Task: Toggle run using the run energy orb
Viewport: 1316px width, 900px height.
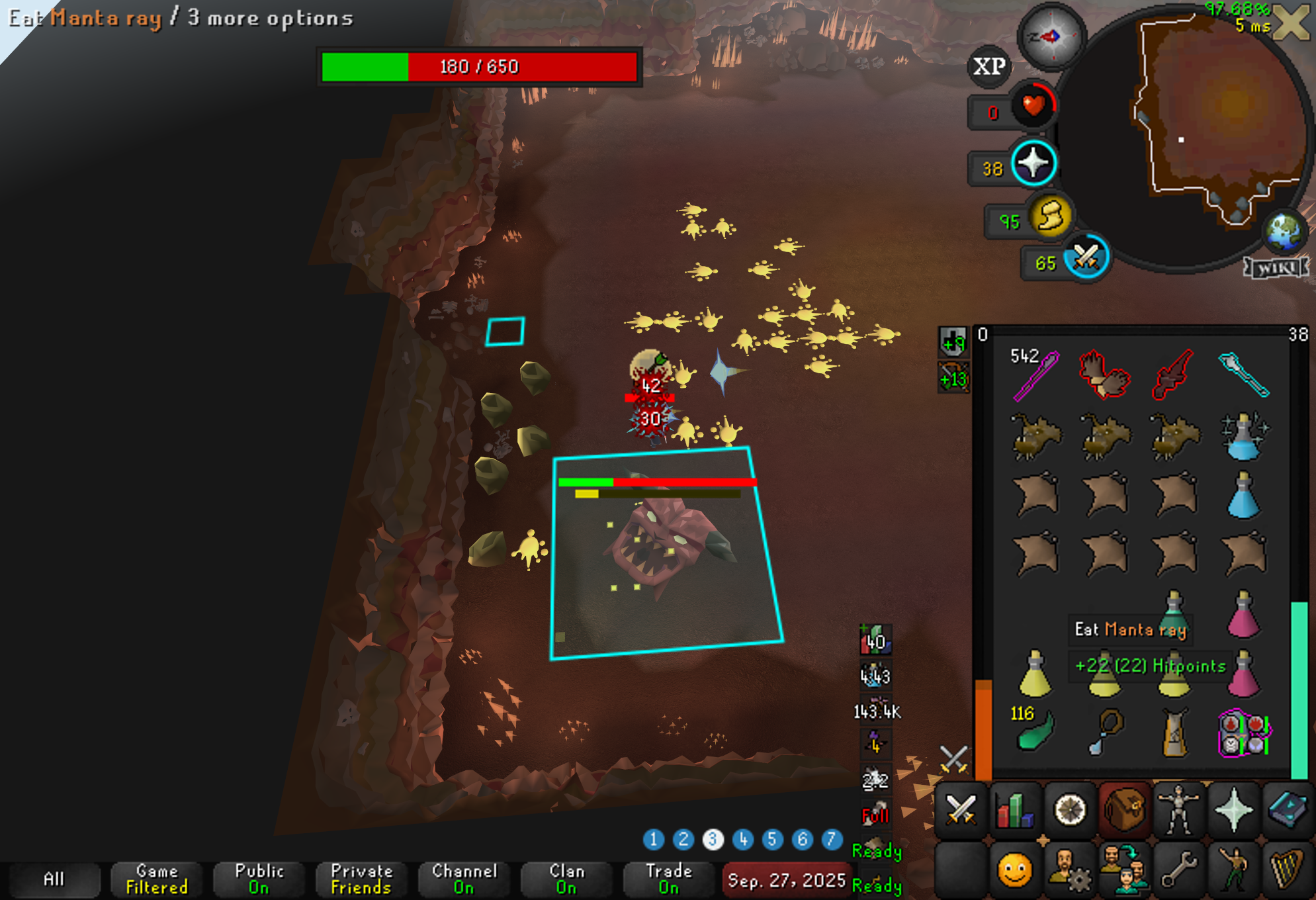Action: pos(1051,216)
